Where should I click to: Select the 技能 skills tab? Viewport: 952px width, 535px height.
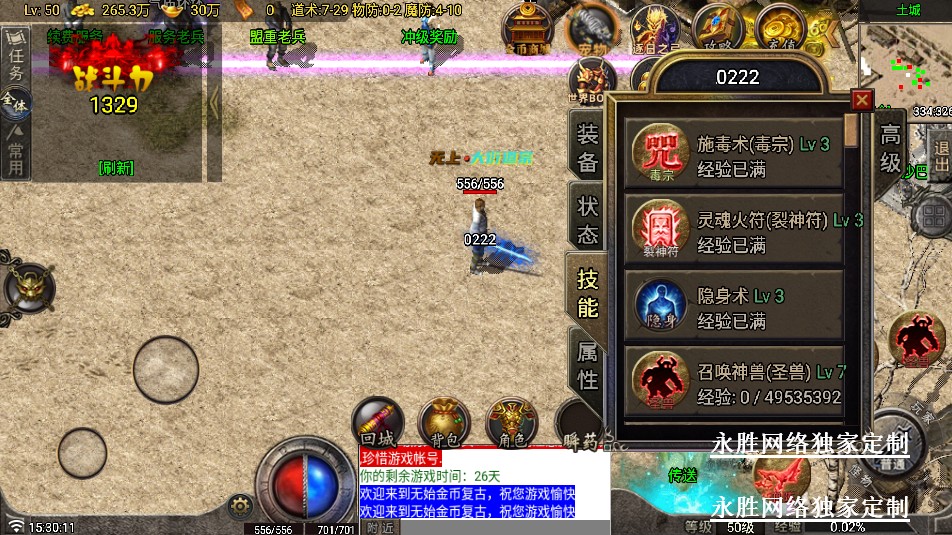[x=588, y=293]
